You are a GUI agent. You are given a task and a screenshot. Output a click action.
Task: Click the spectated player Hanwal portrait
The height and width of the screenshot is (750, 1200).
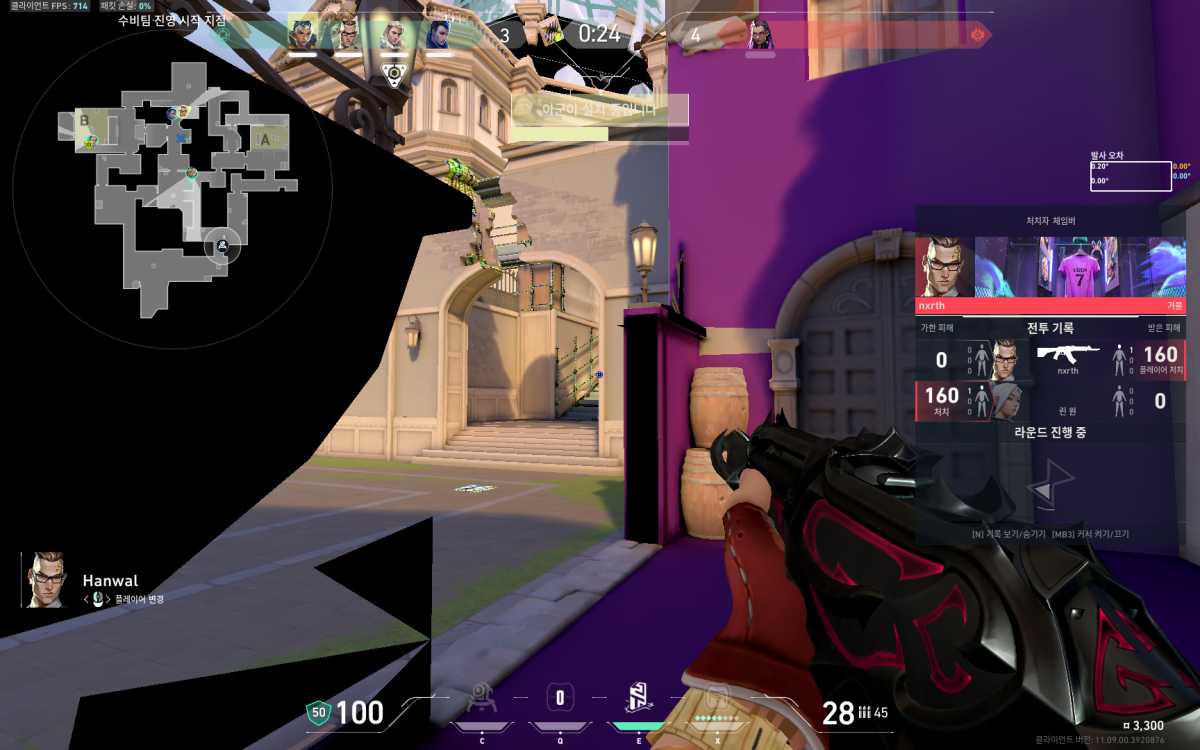(43, 579)
